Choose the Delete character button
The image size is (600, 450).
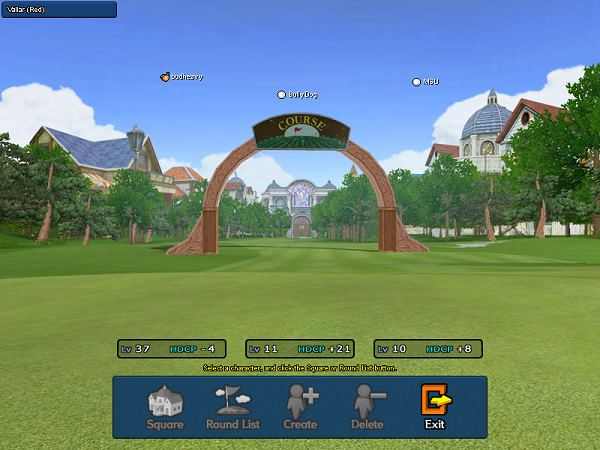[x=367, y=407]
